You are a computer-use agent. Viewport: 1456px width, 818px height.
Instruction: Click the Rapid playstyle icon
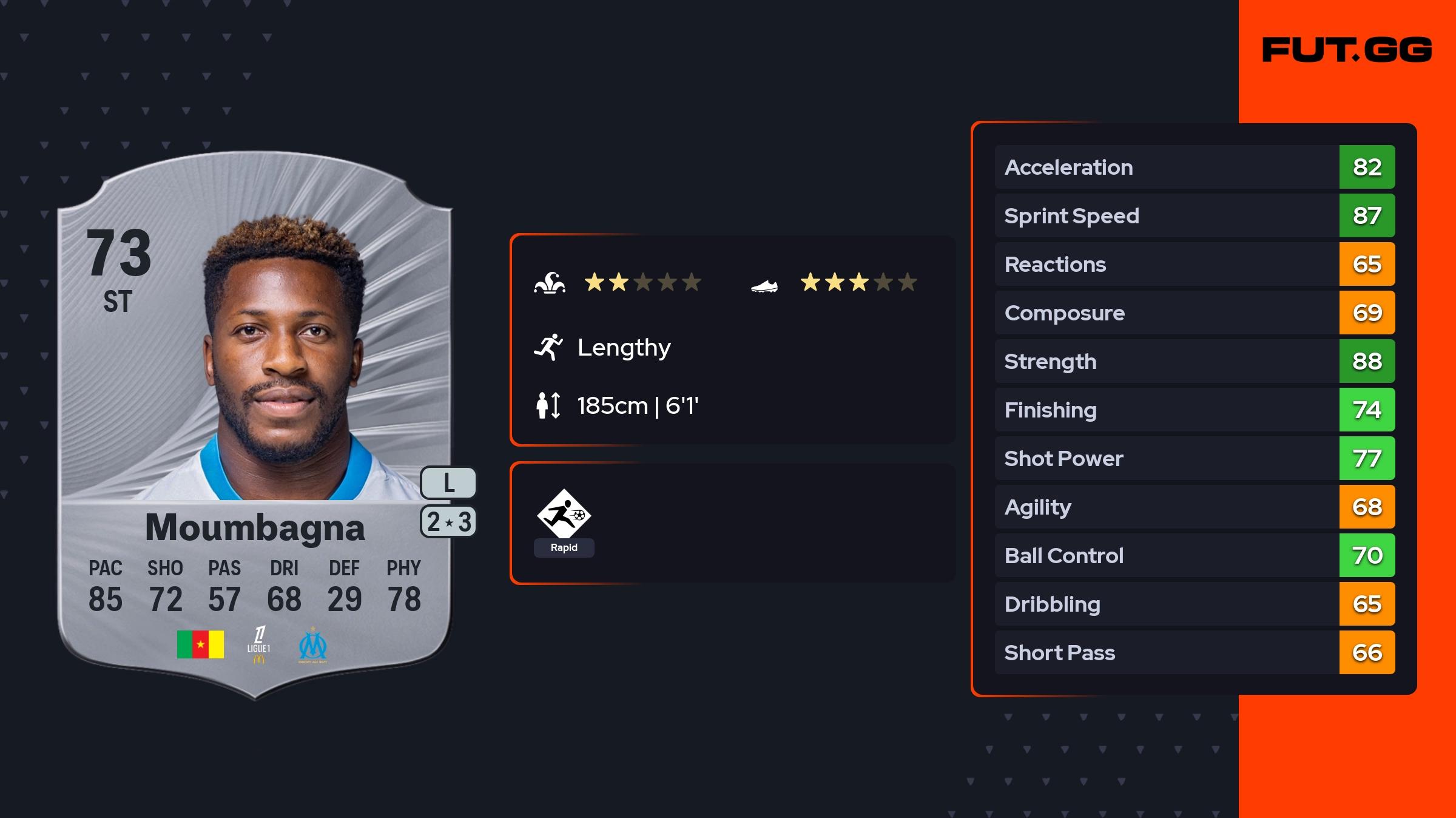click(564, 515)
